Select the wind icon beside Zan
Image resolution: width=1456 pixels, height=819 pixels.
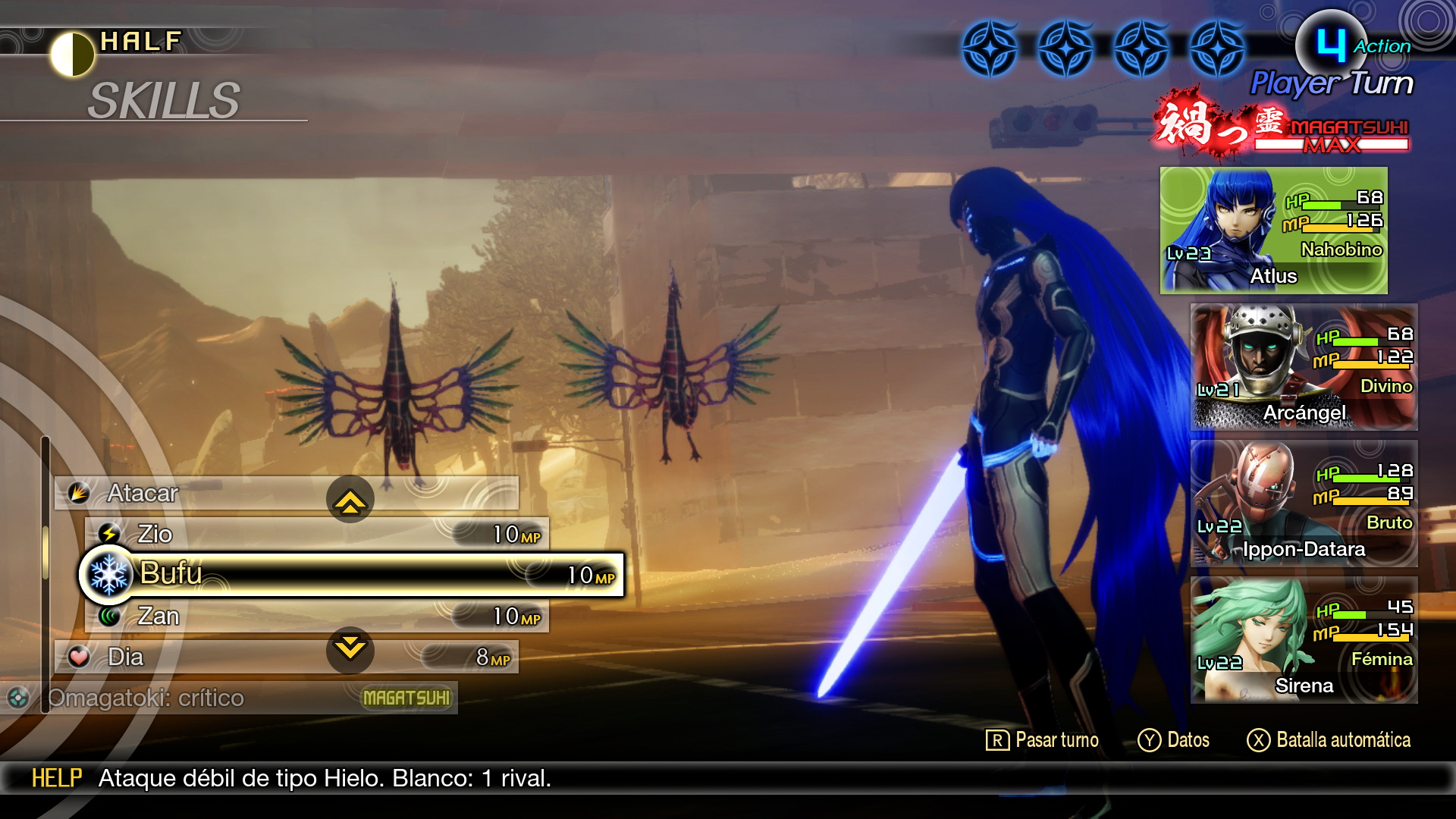pos(111,616)
